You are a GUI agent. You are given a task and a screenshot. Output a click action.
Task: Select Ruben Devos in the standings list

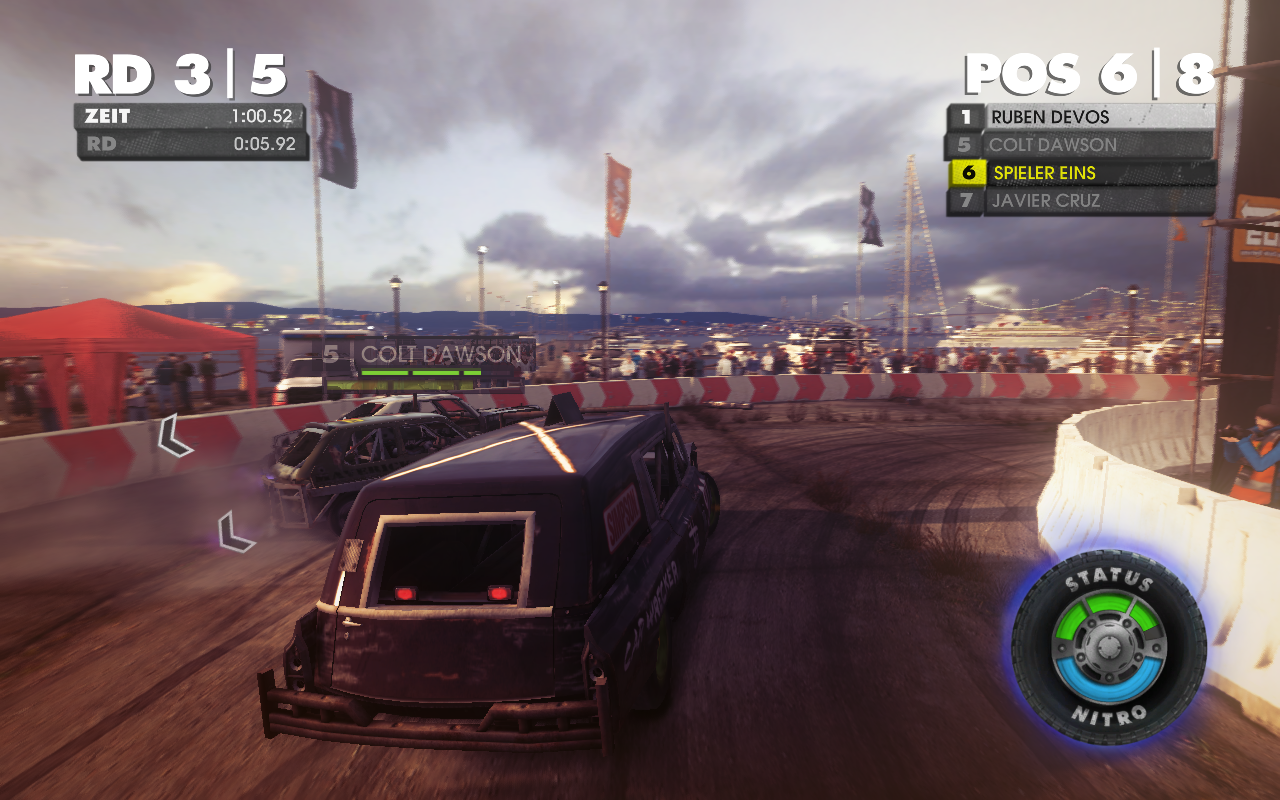coord(1080,117)
